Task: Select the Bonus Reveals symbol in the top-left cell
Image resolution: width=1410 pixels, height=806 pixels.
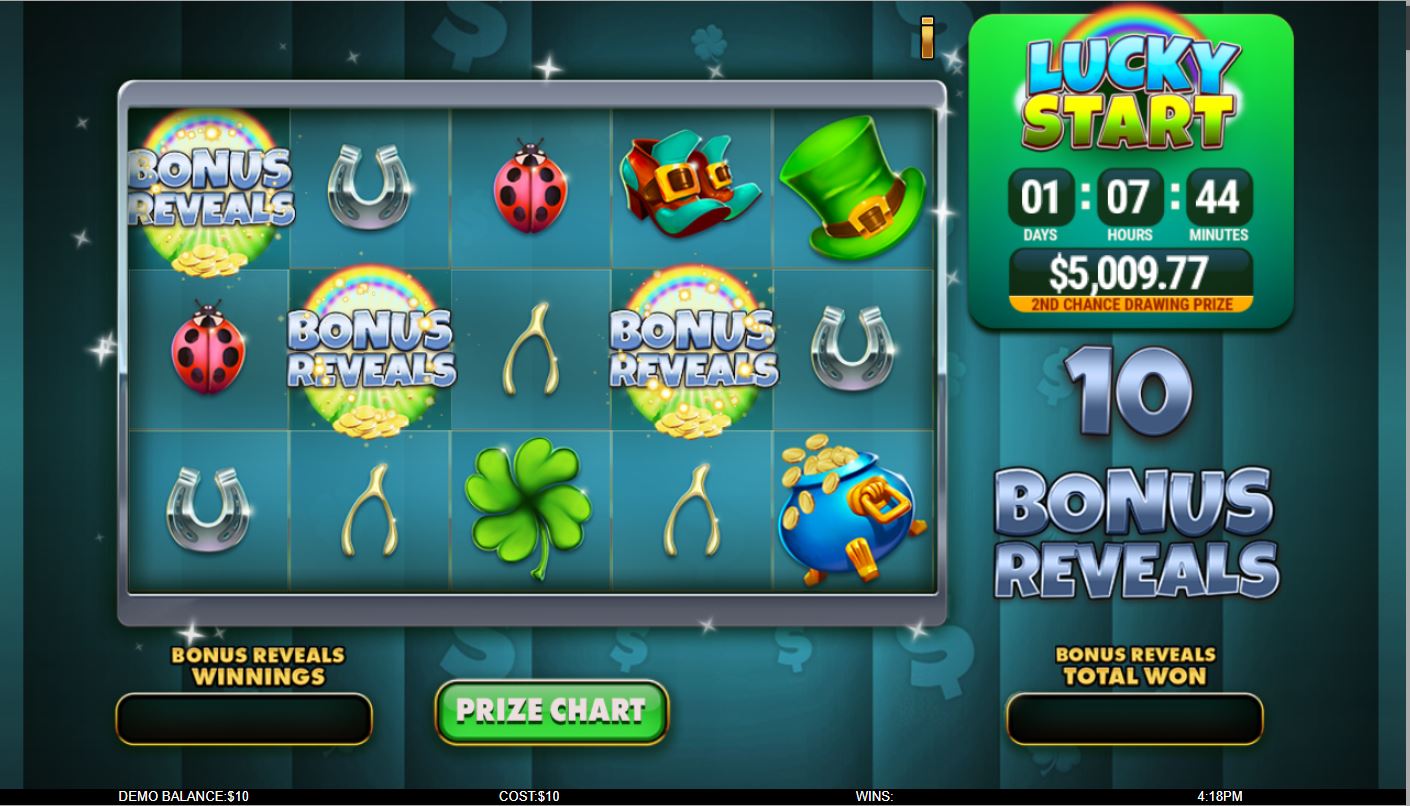Action: pyautogui.click(x=210, y=190)
